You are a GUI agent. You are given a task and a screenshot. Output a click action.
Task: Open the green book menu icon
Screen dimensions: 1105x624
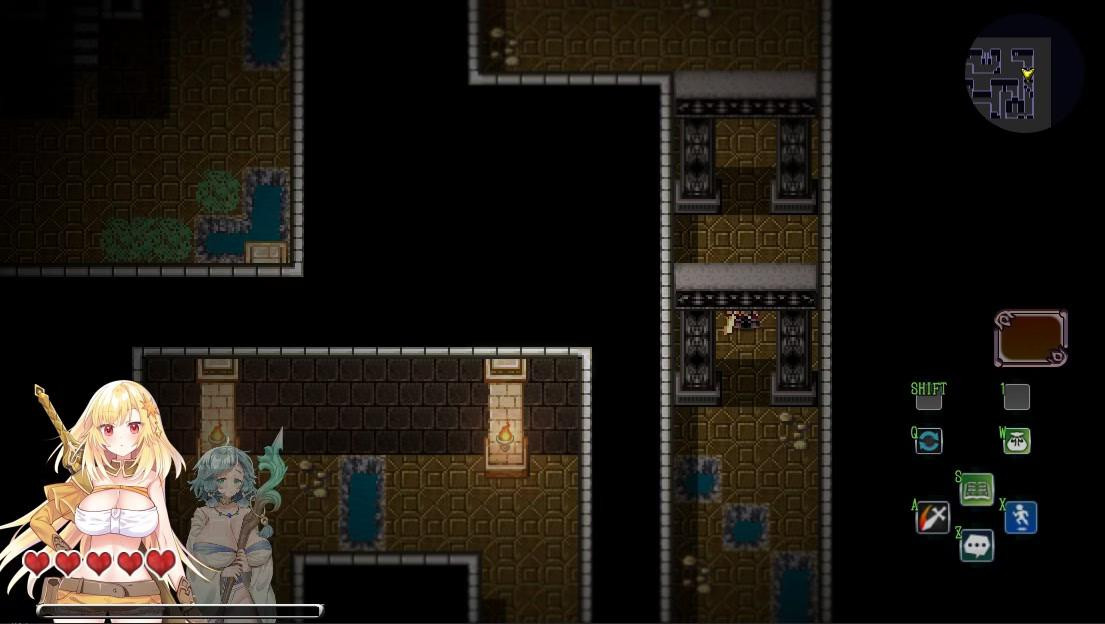pyautogui.click(x=977, y=489)
